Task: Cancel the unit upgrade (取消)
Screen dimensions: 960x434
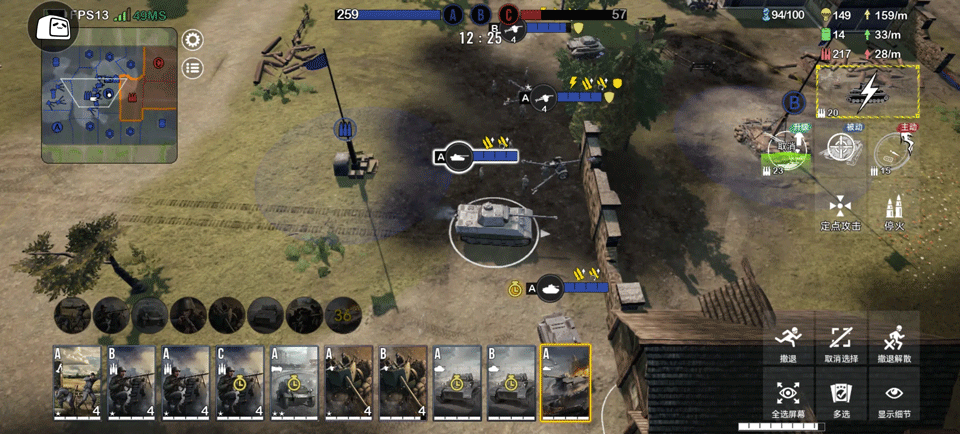Action: pyautogui.click(x=787, y=150)
